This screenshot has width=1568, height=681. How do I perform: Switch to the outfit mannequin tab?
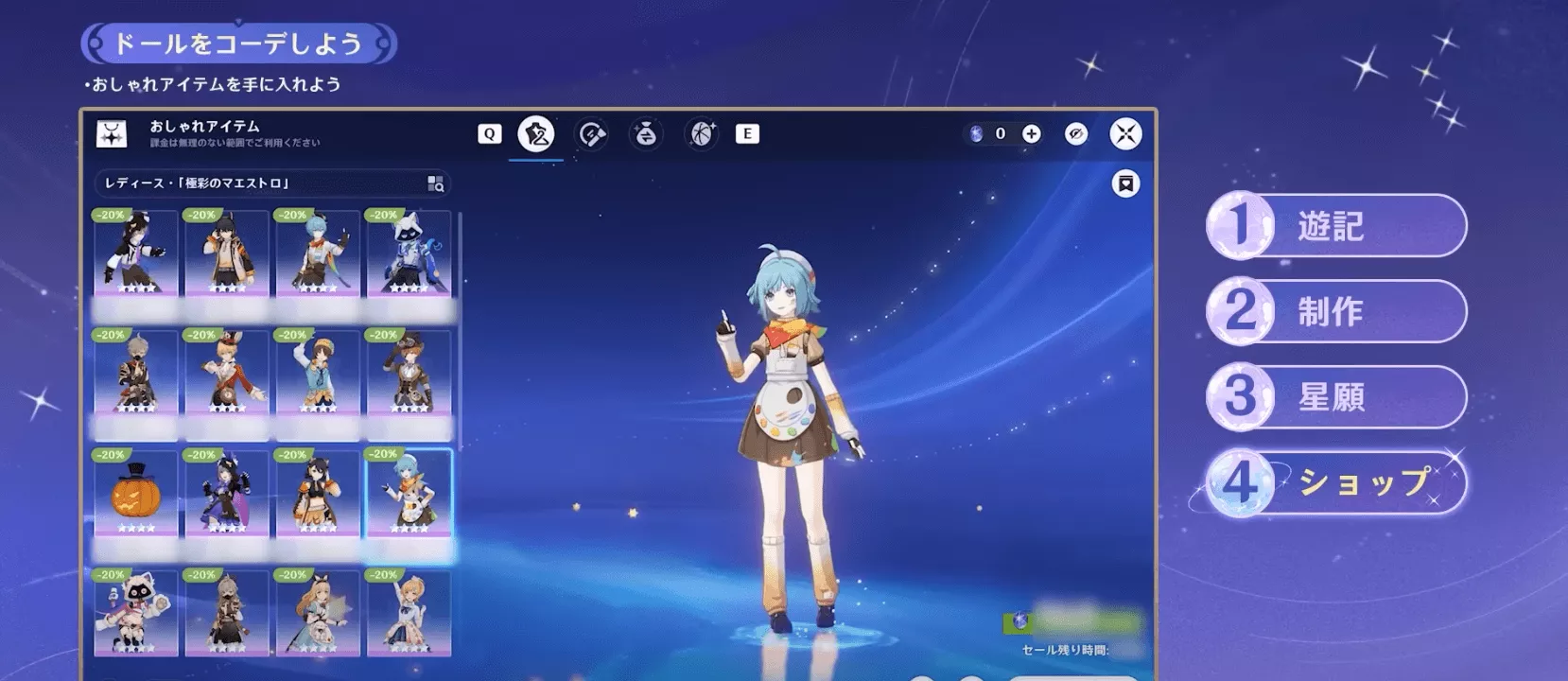[x=536, y=133]
